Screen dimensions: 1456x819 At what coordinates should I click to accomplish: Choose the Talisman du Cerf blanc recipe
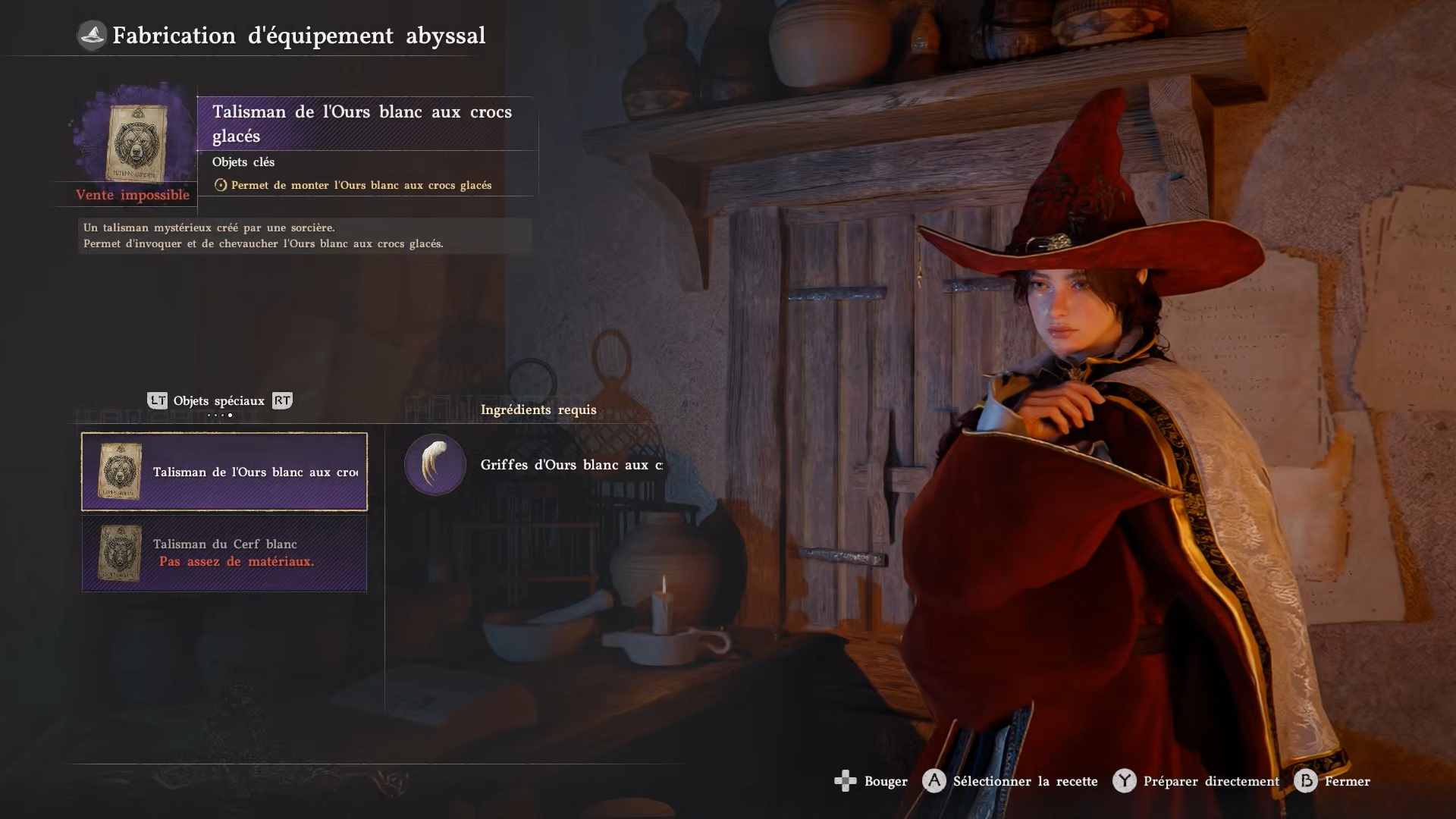click(x=224, y=553)
